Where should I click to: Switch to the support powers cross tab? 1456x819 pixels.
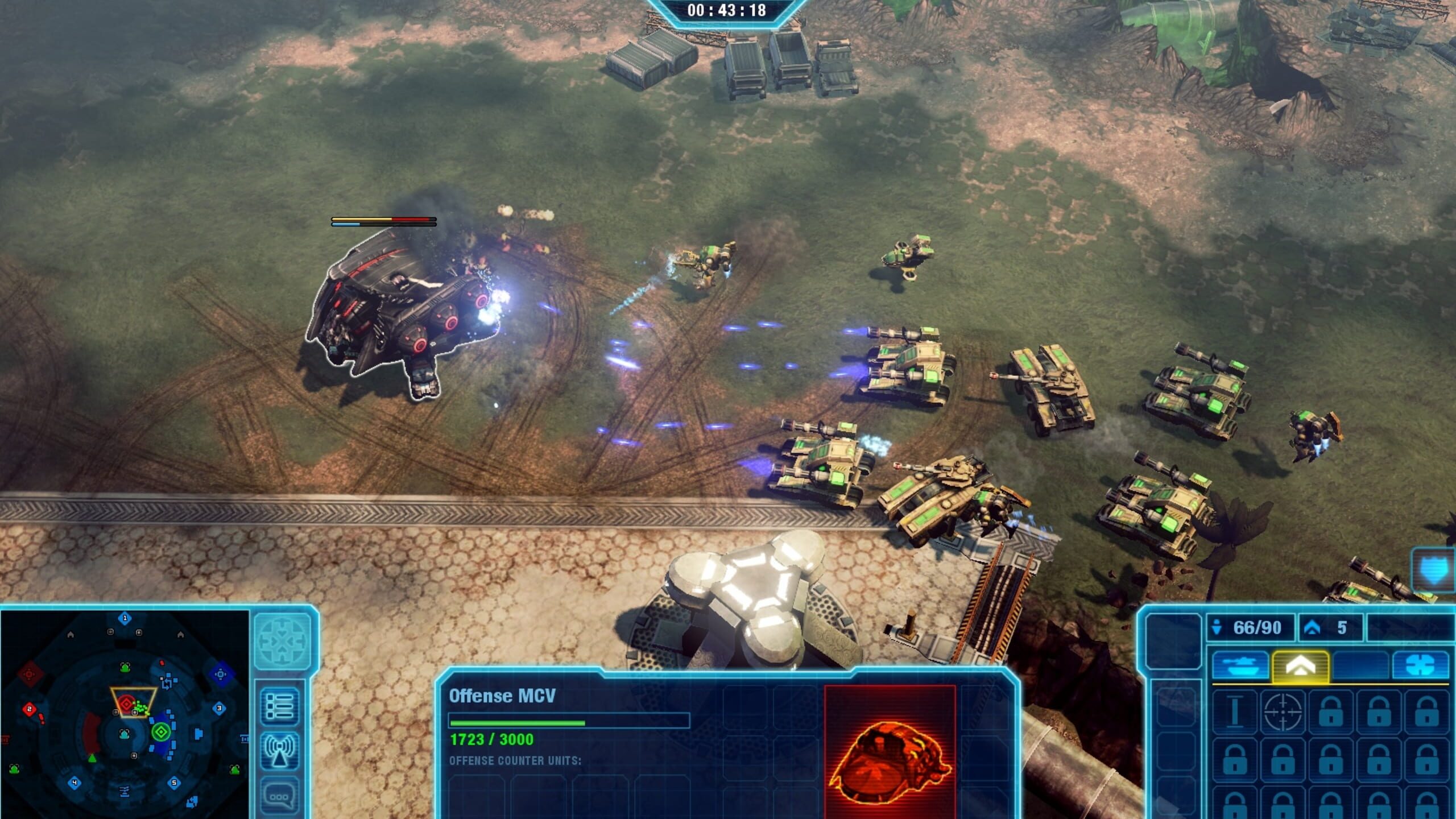[1423, 665]
